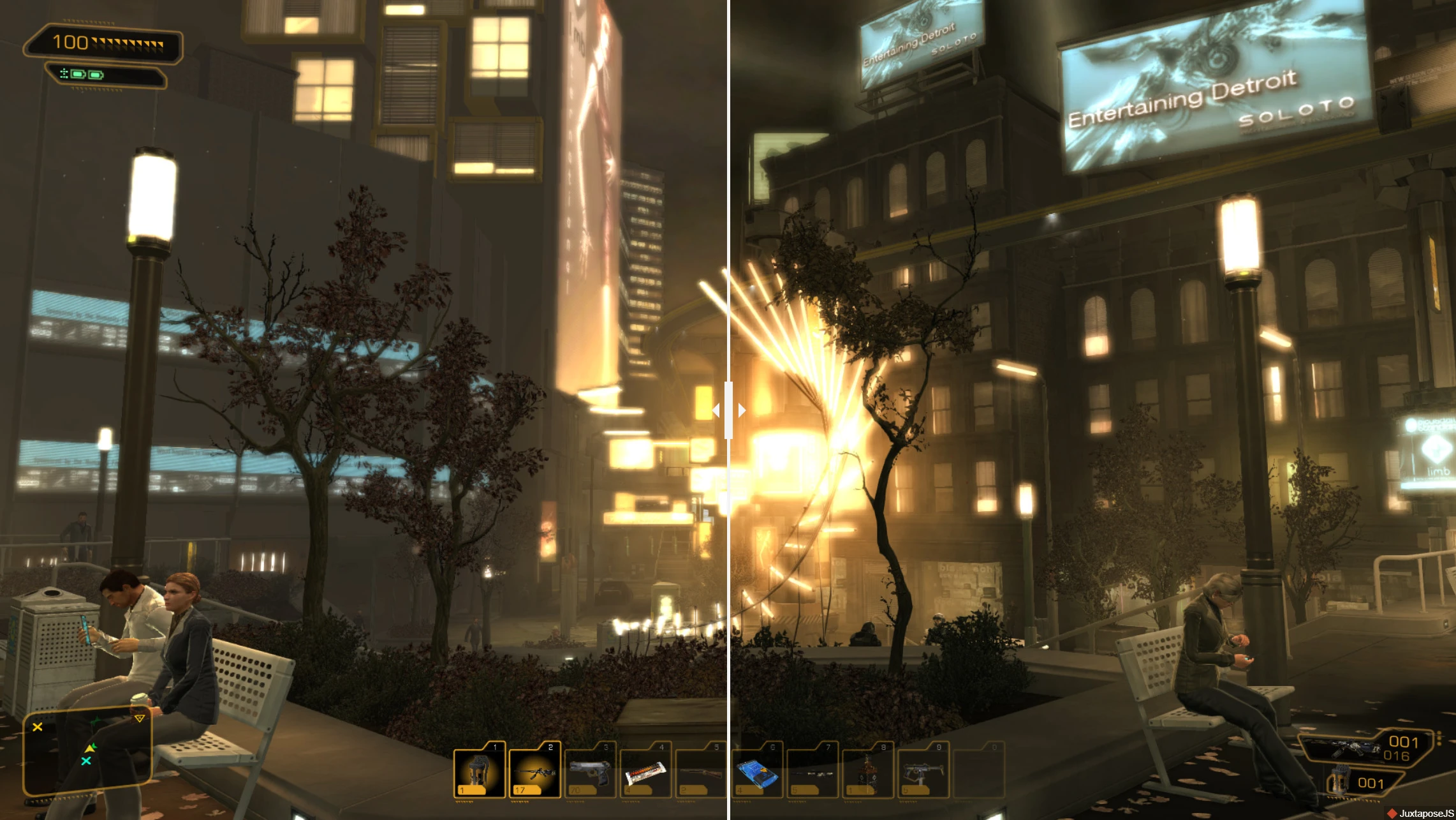1456x820 pixels.
Task: Select the combat rifle in hotbar slot 2
Action: [x=534, y=771]
